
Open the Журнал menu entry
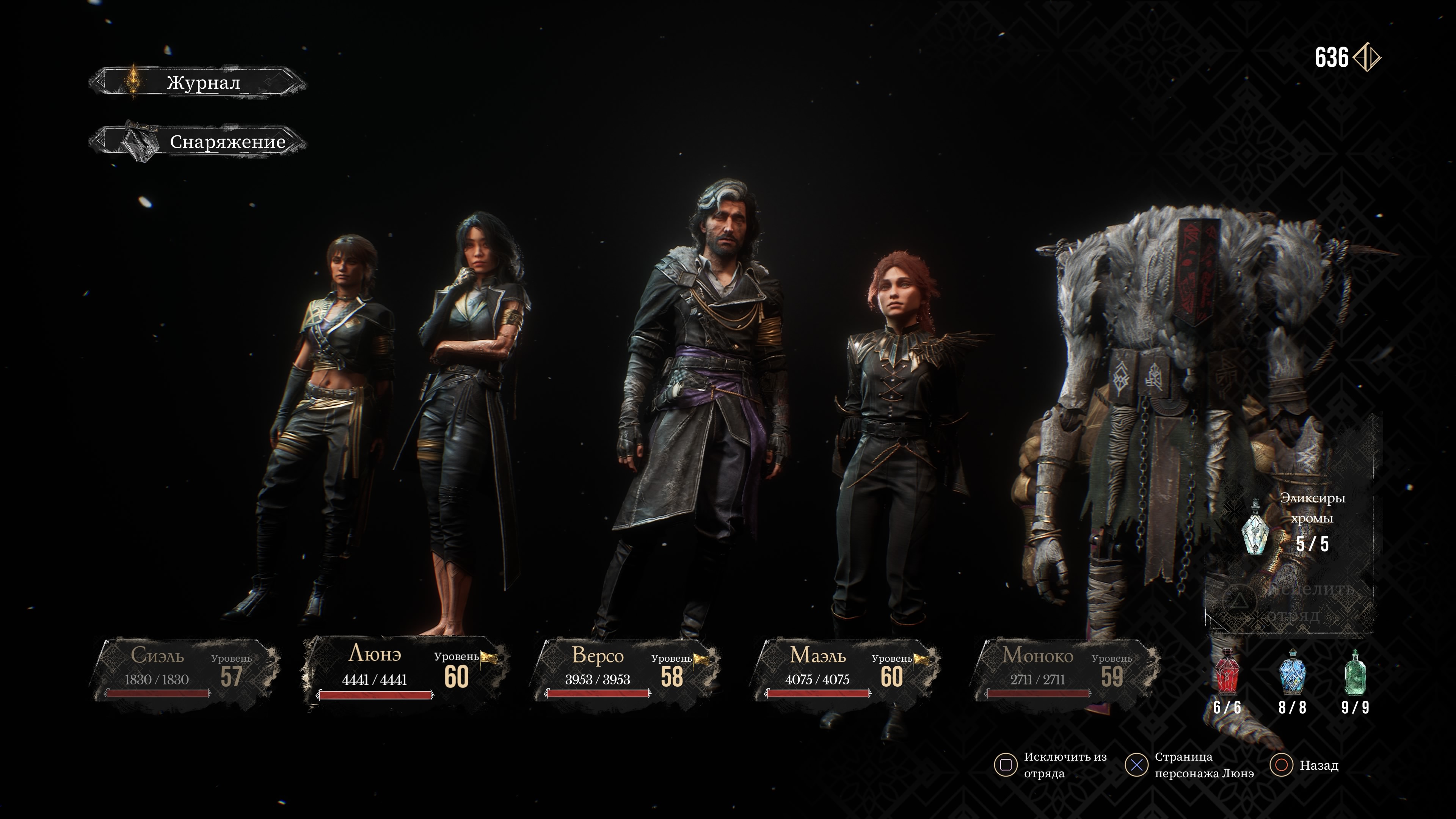point(198,83)
